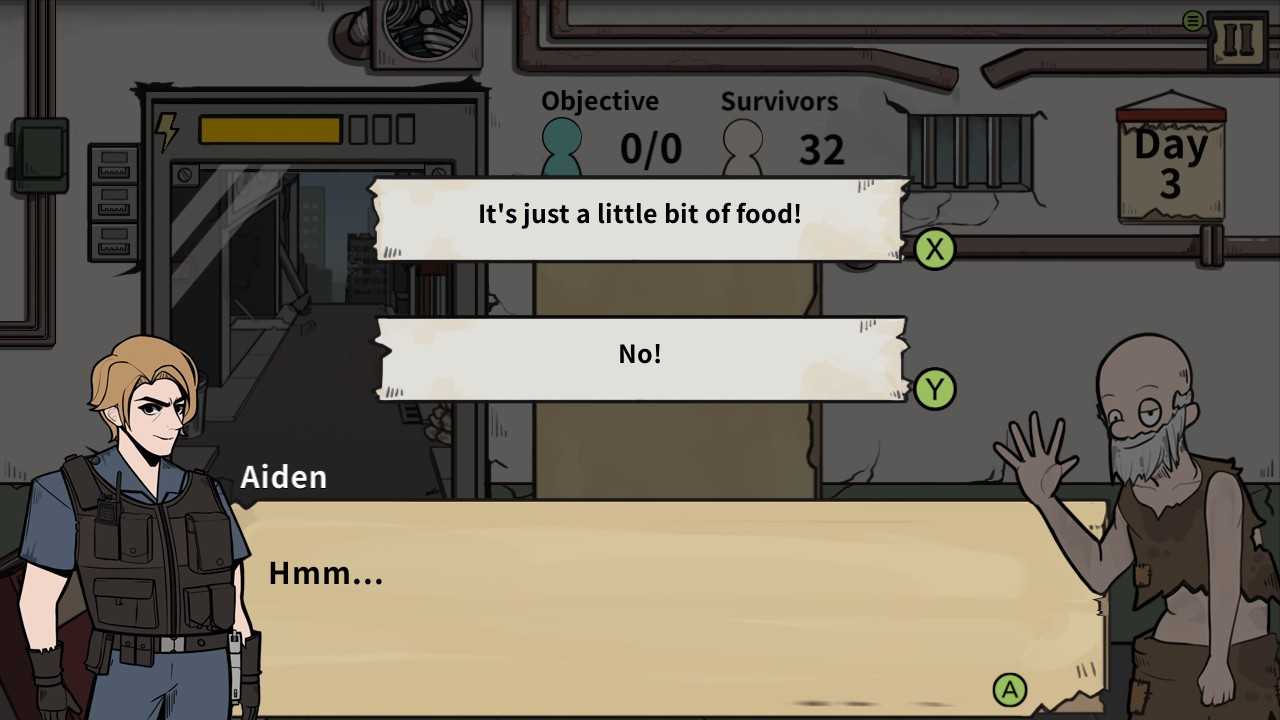This screenshot has width=1280, height=720.
Task: Click the Y controller button prompt
Action: click(935, 389)
